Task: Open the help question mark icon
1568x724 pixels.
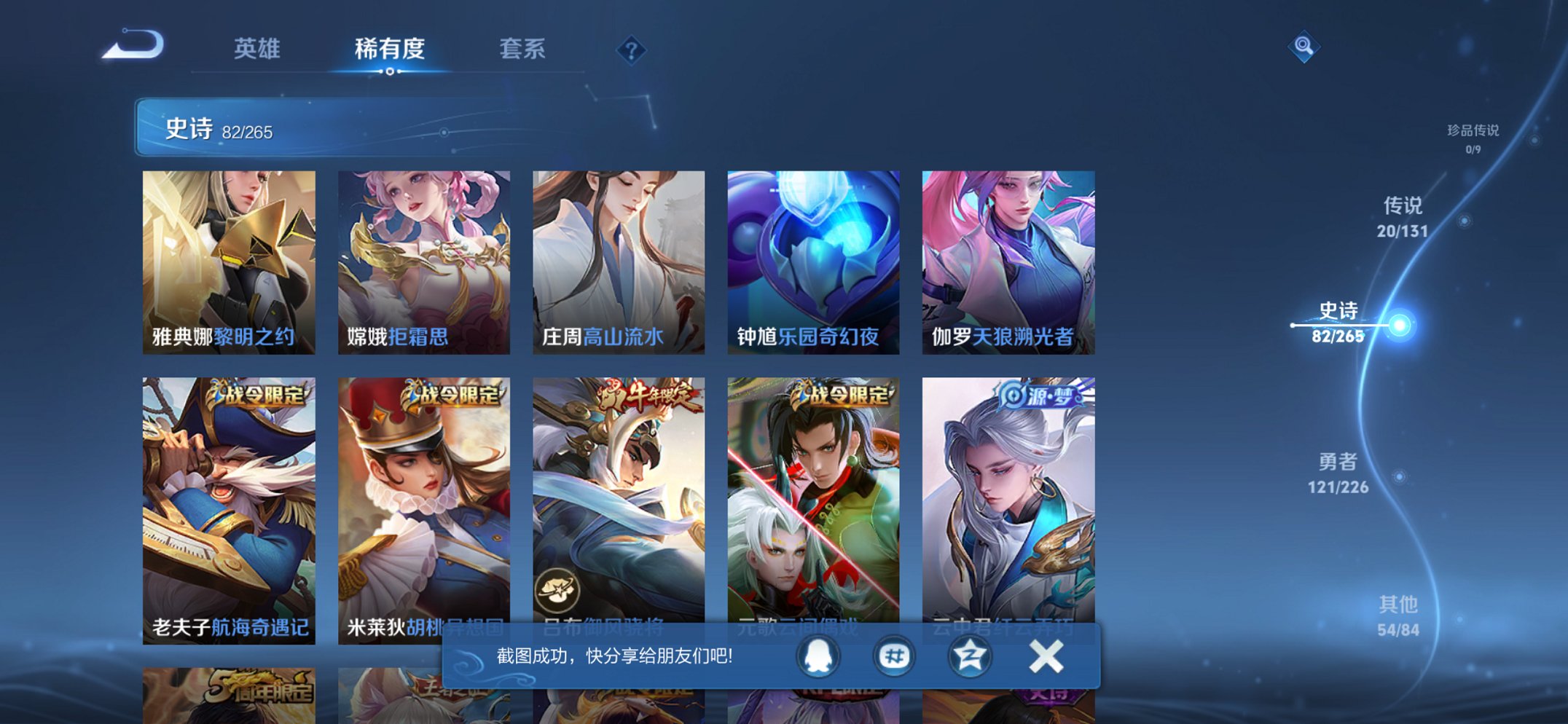Action: [632, 50]
